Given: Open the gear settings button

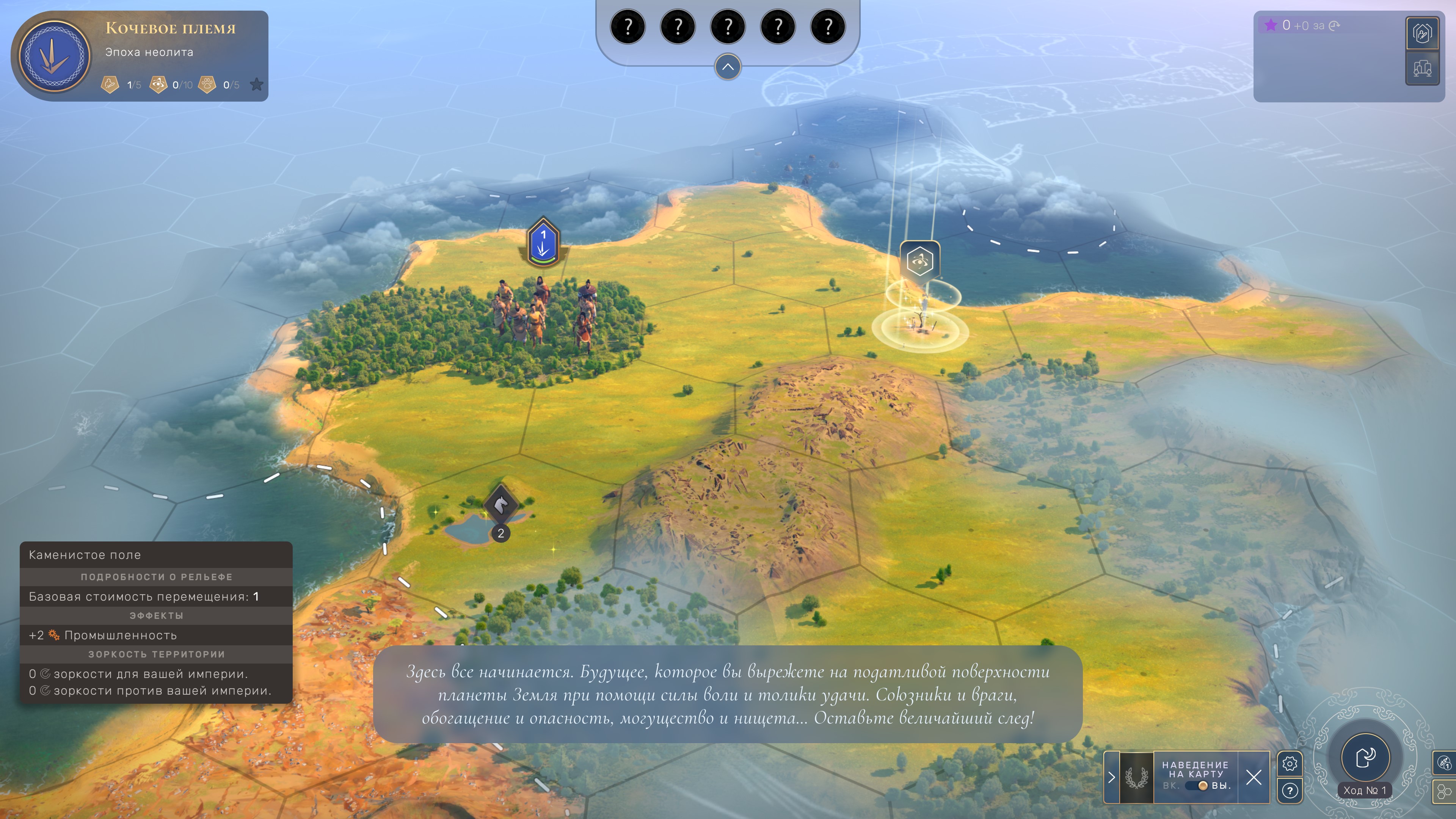Looking at the screenshot, I should (1289, 764).
